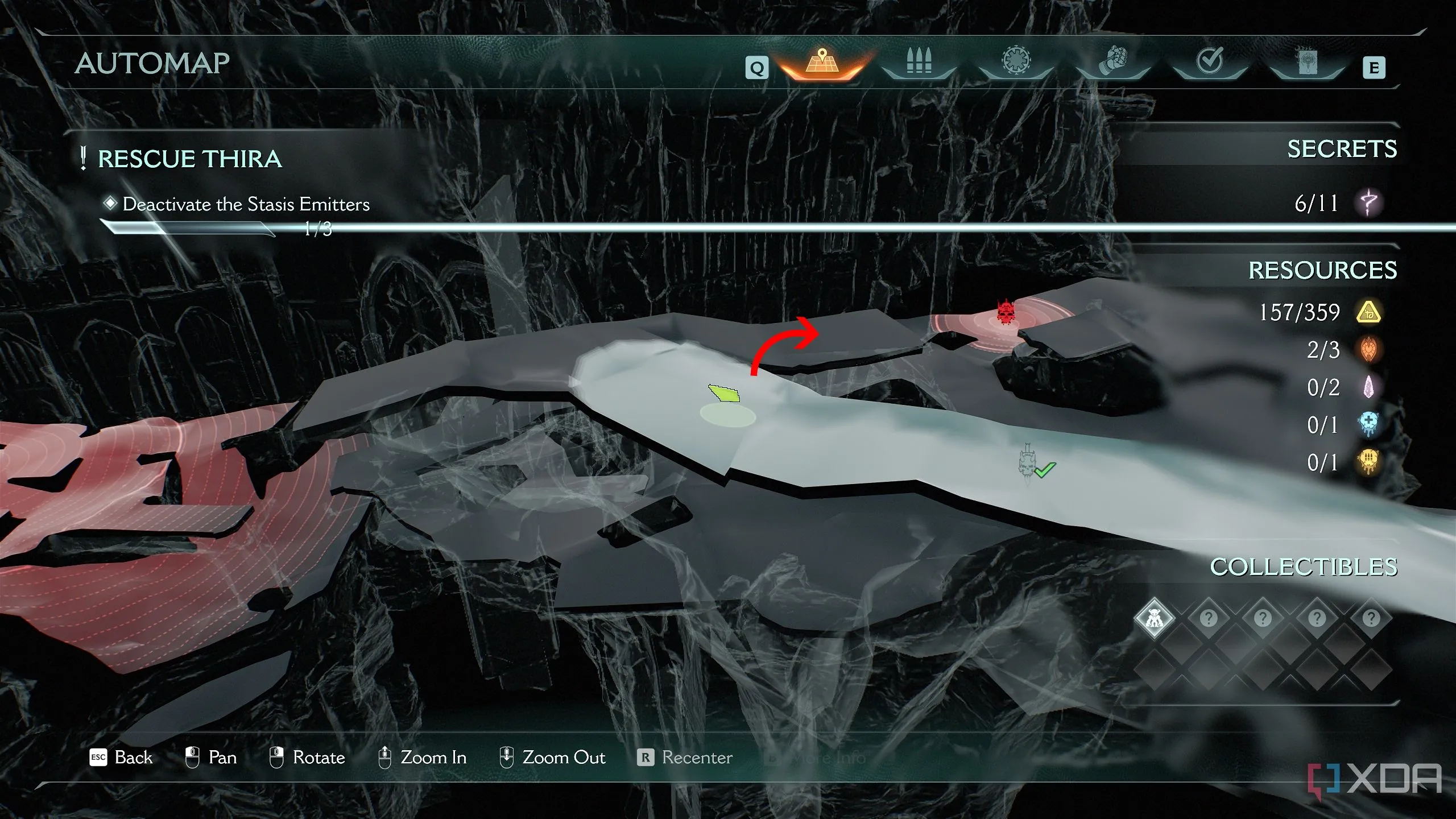Screen dimensions: 1456x819
Task: Open the flaming codex page tab
Action: (1306, 61)
